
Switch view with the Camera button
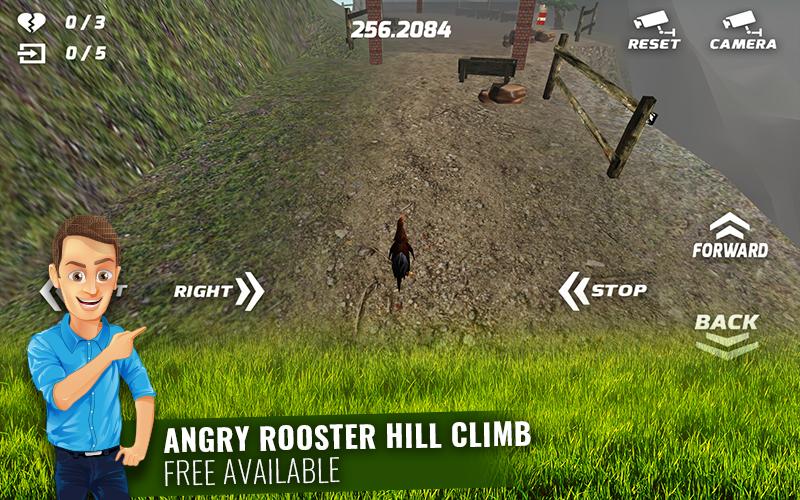pos(742,30)
